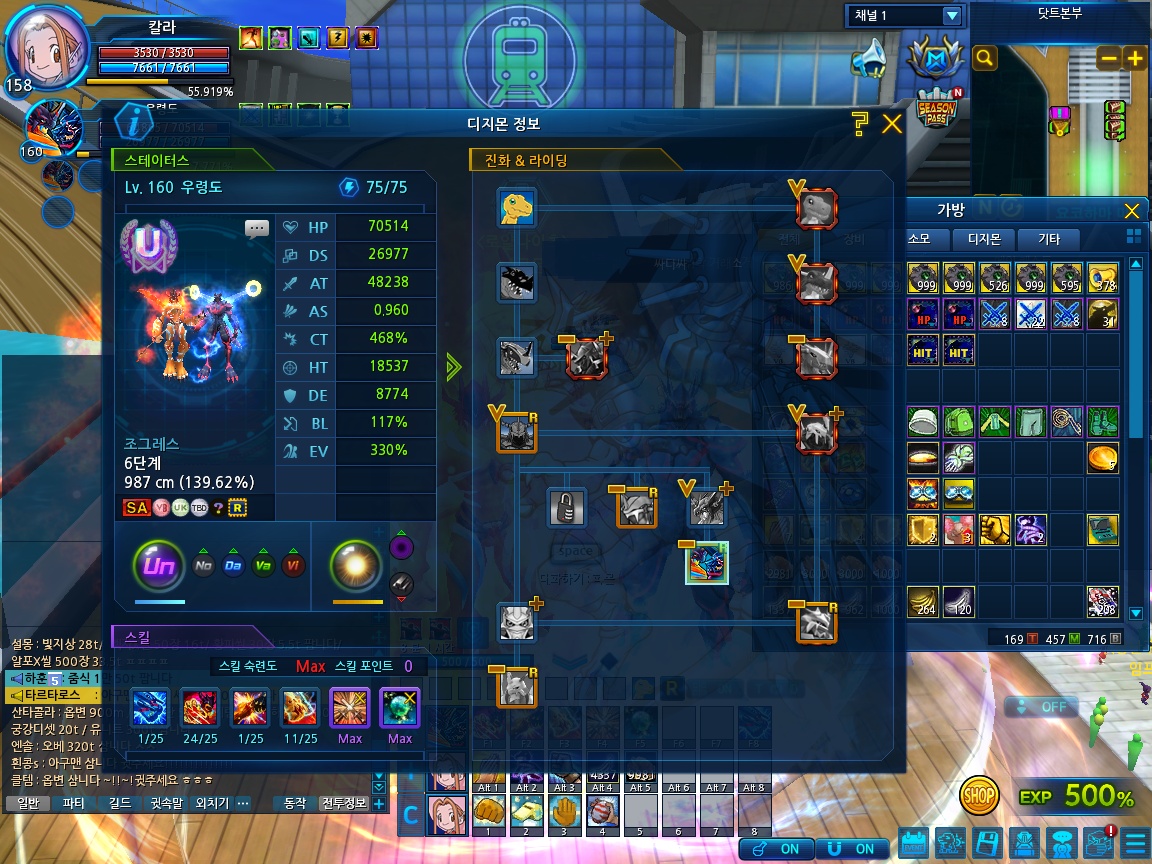The image size is (1152, 864).
Task: Select the Agumon evolution slot
Action: (517, 208)
